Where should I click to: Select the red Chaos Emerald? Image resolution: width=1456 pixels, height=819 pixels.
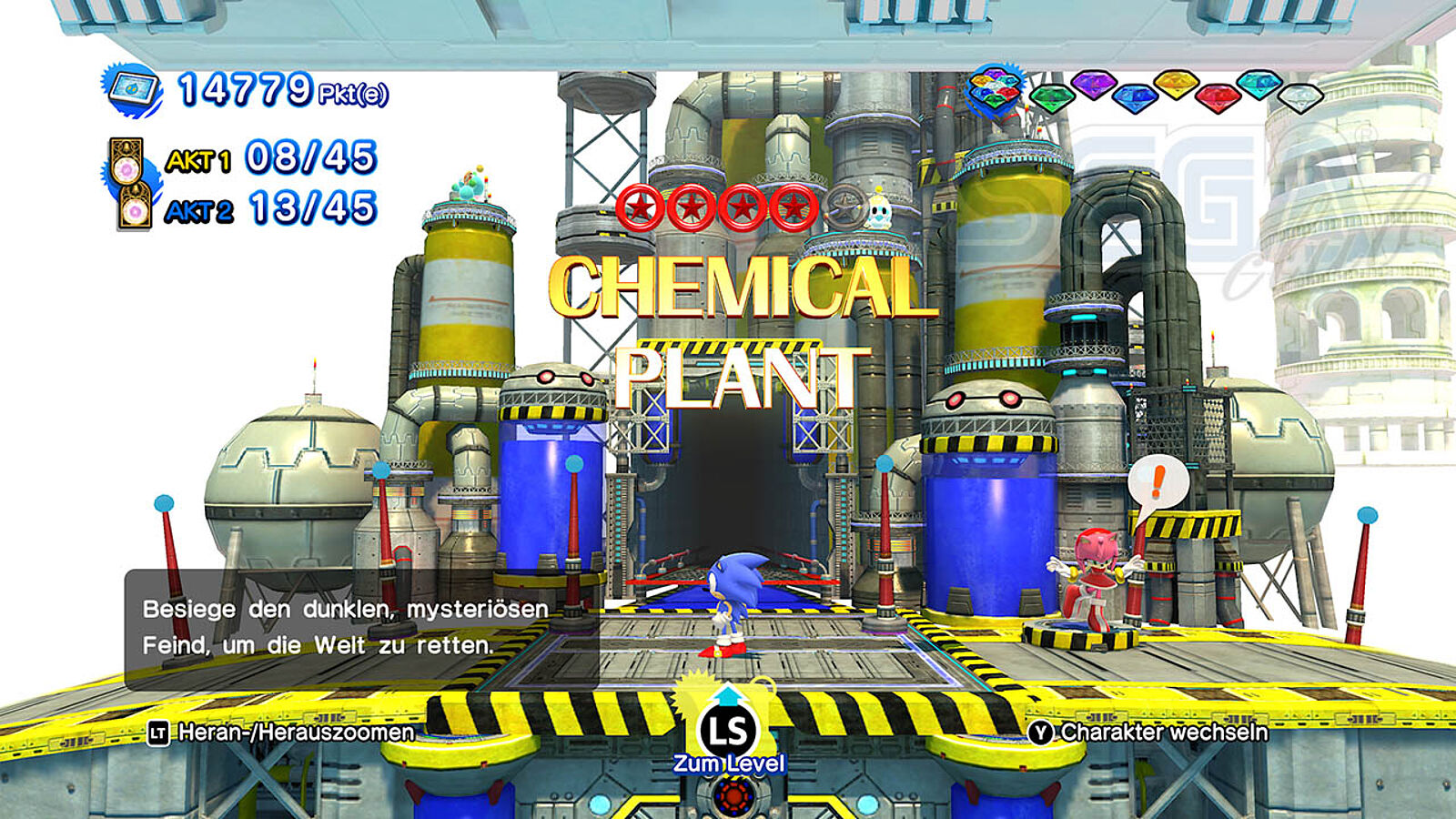click(1218, 96)
